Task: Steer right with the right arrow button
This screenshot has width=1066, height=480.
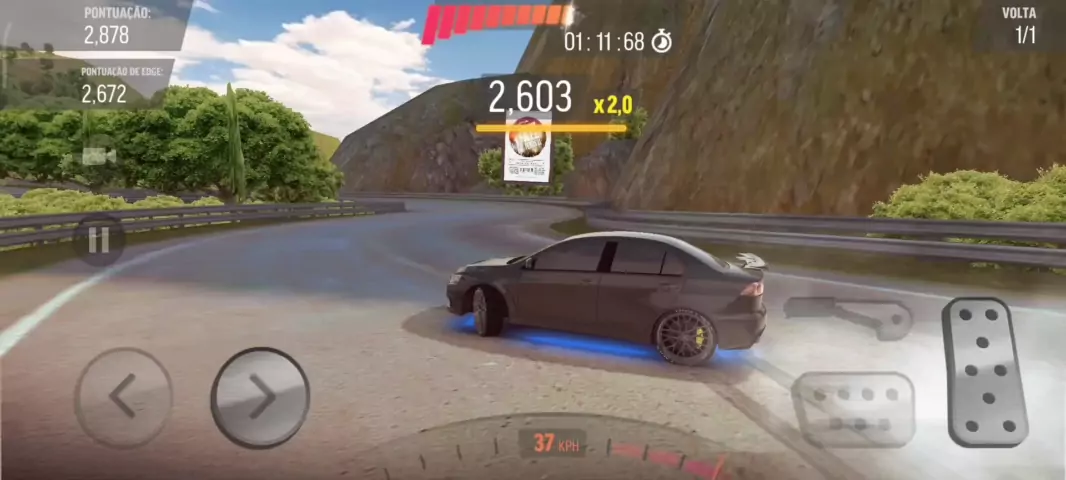Action: coord(260,397)
